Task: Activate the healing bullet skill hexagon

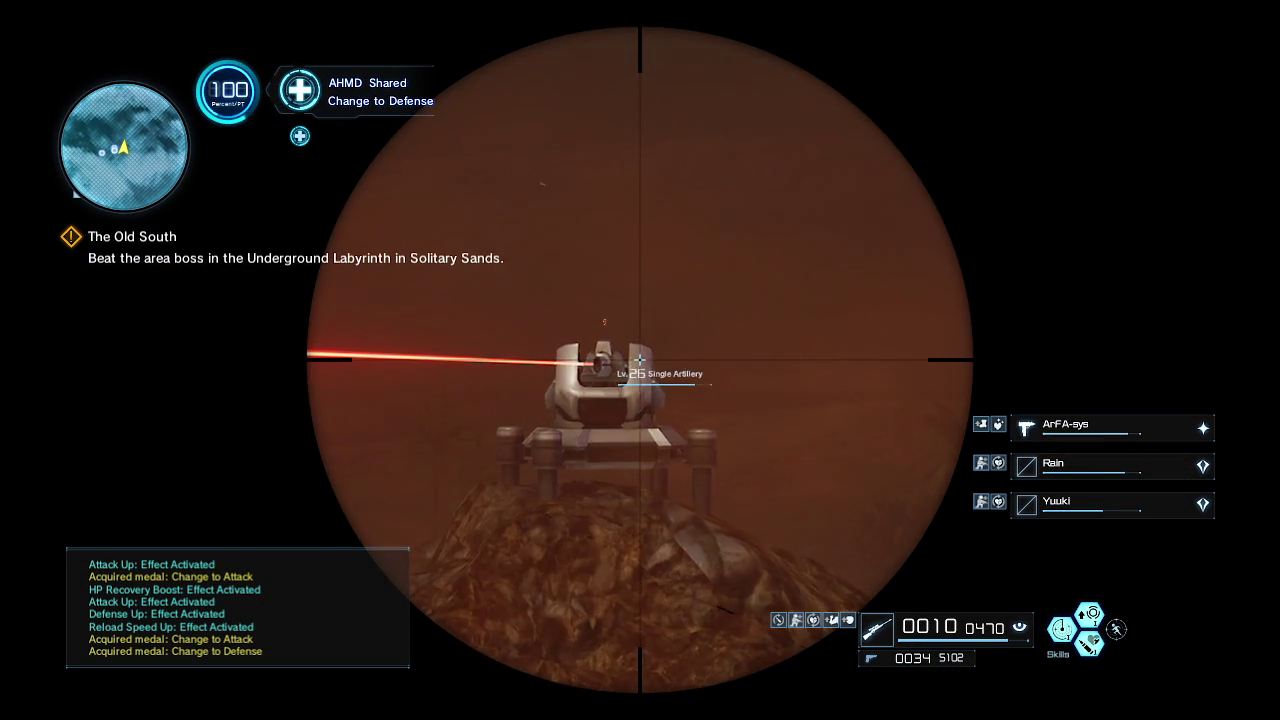Action: [x=1089, y=643]
